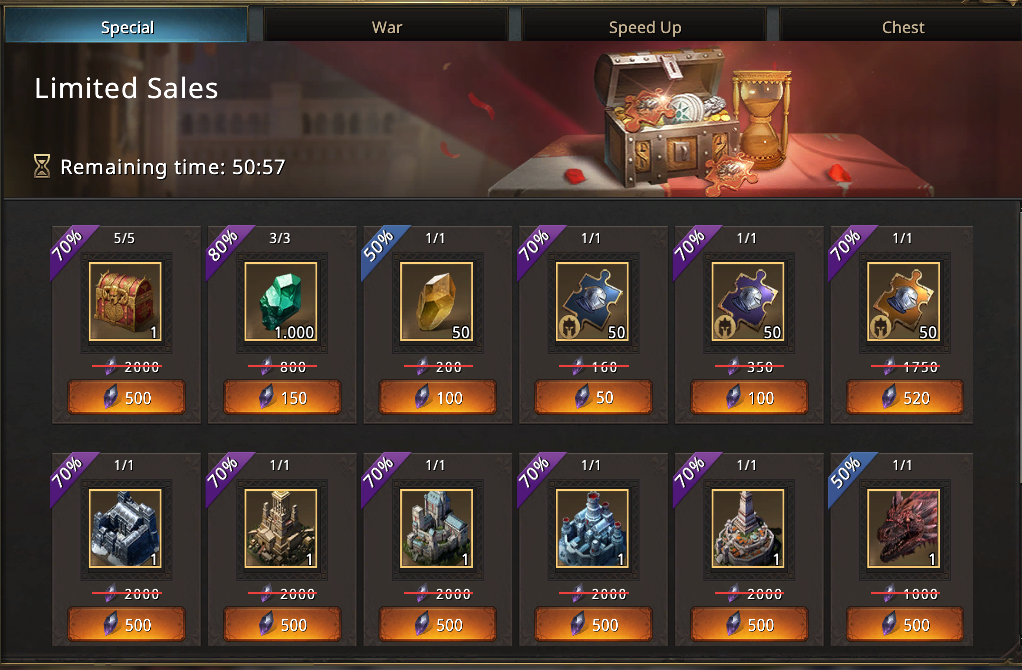Purchase green emerald crystals for 150
The width and height of the screenshot is (1022, 670).
point(282,398)
